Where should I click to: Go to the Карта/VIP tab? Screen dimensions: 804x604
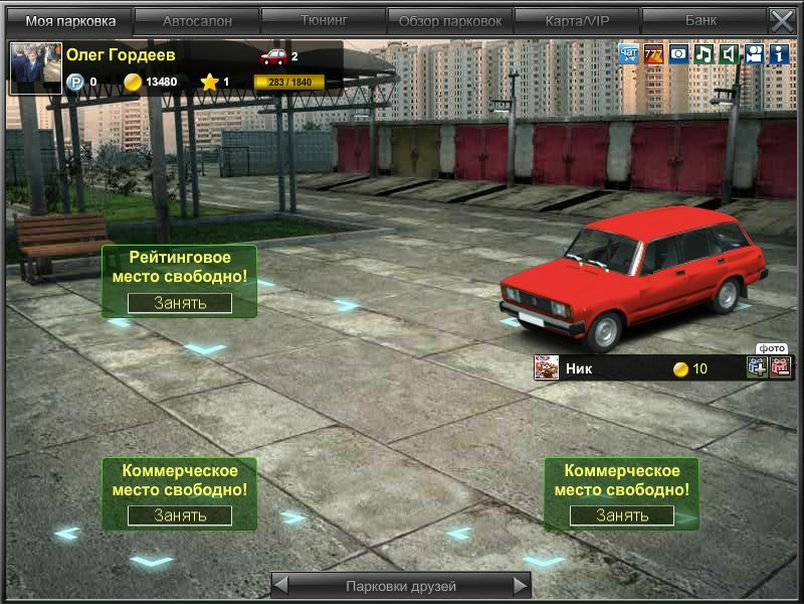coord(577,20)
